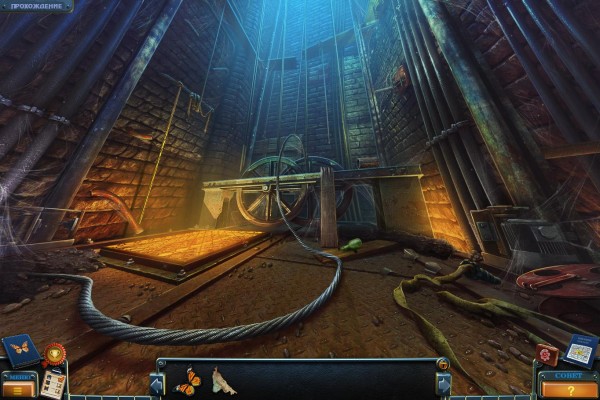Image resolution: width=600 pixels, height=400 pixels.
Task: Open the map sheet
Action: pos(579,350)
